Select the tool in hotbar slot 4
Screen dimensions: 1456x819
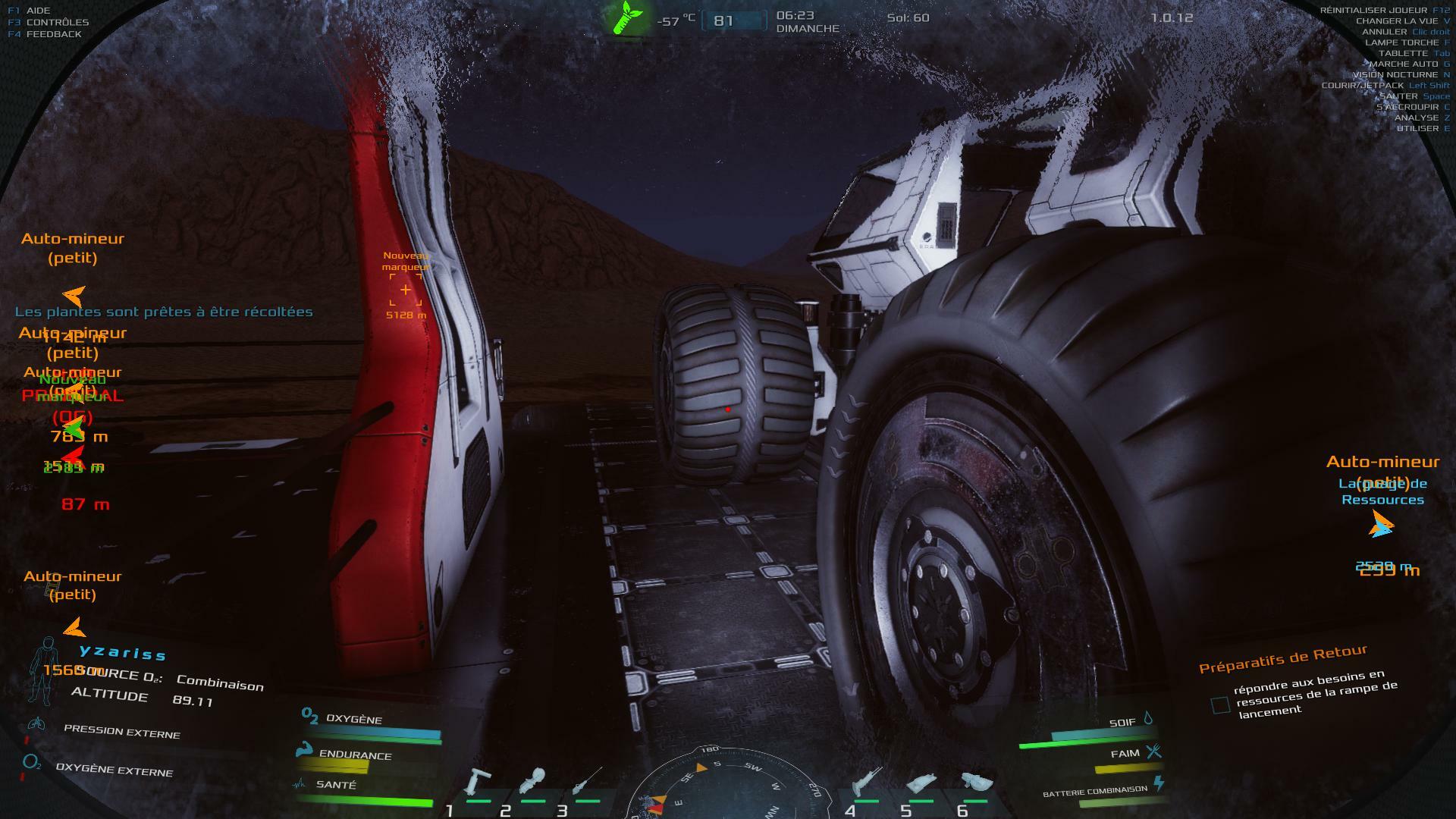(866, 783)
